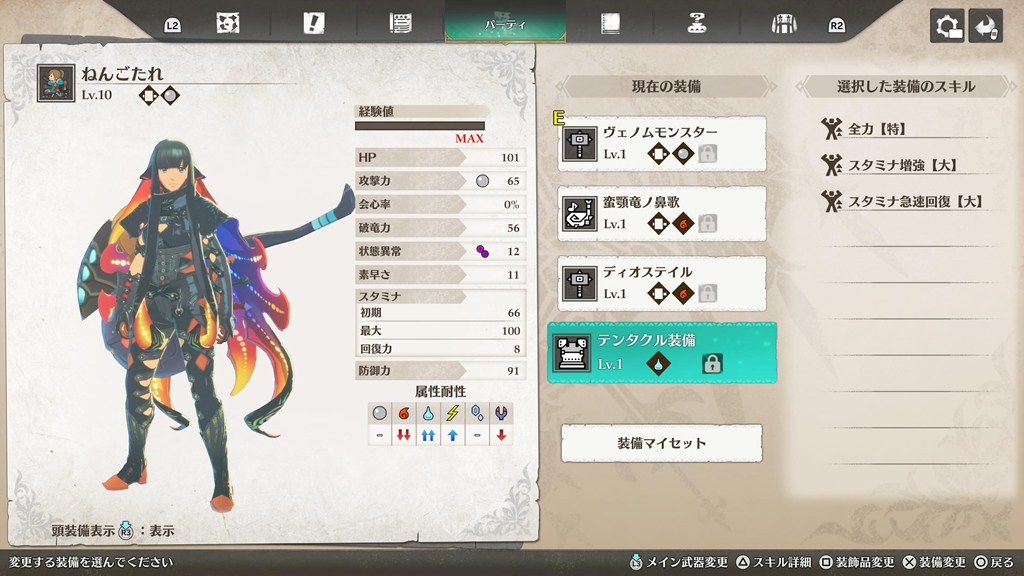Click the ねんごたれ character portrait

pos(55,84)
